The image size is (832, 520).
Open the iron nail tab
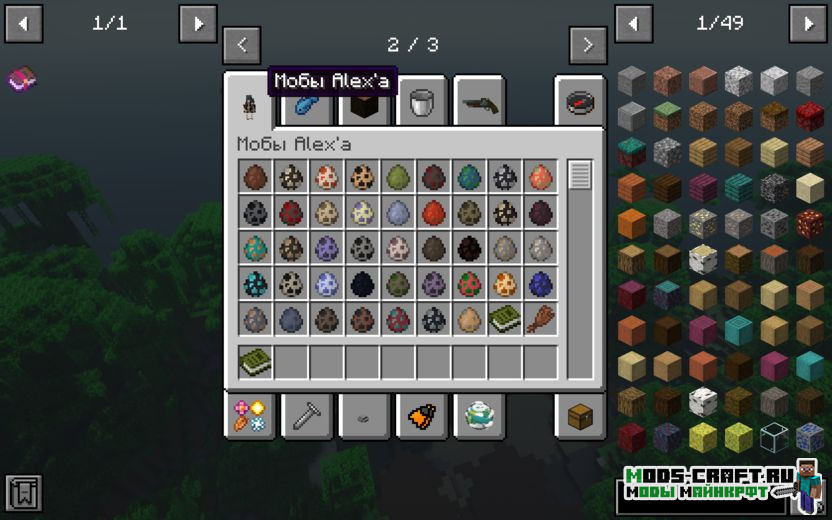[x=306, y=415]
